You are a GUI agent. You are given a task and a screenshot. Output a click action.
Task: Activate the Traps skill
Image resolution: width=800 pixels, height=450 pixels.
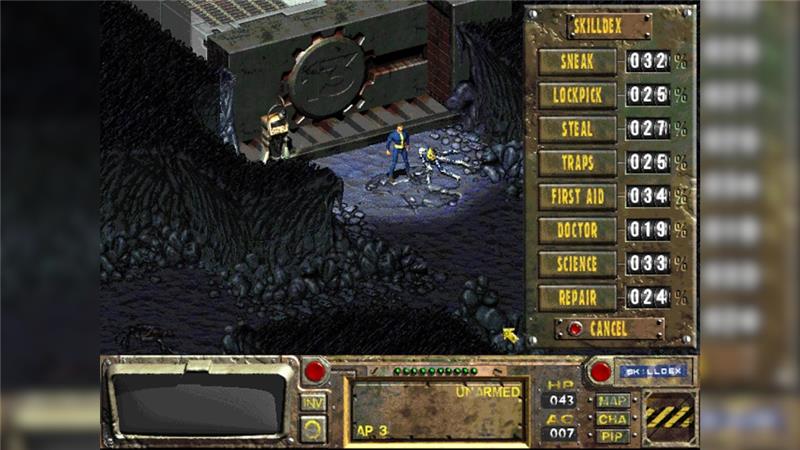[578, 163]
